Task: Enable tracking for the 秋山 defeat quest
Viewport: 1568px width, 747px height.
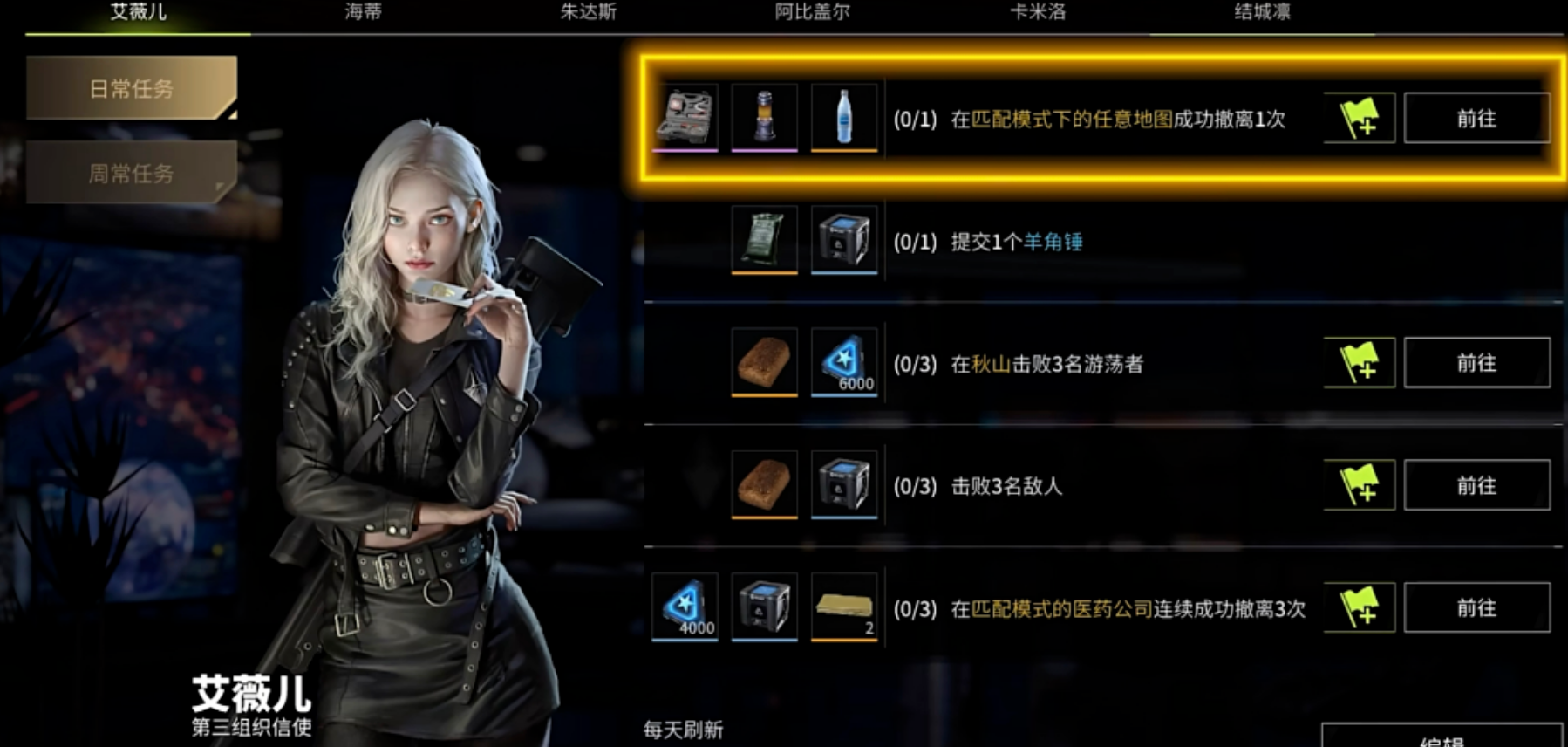Action: tap(1359, 362)
